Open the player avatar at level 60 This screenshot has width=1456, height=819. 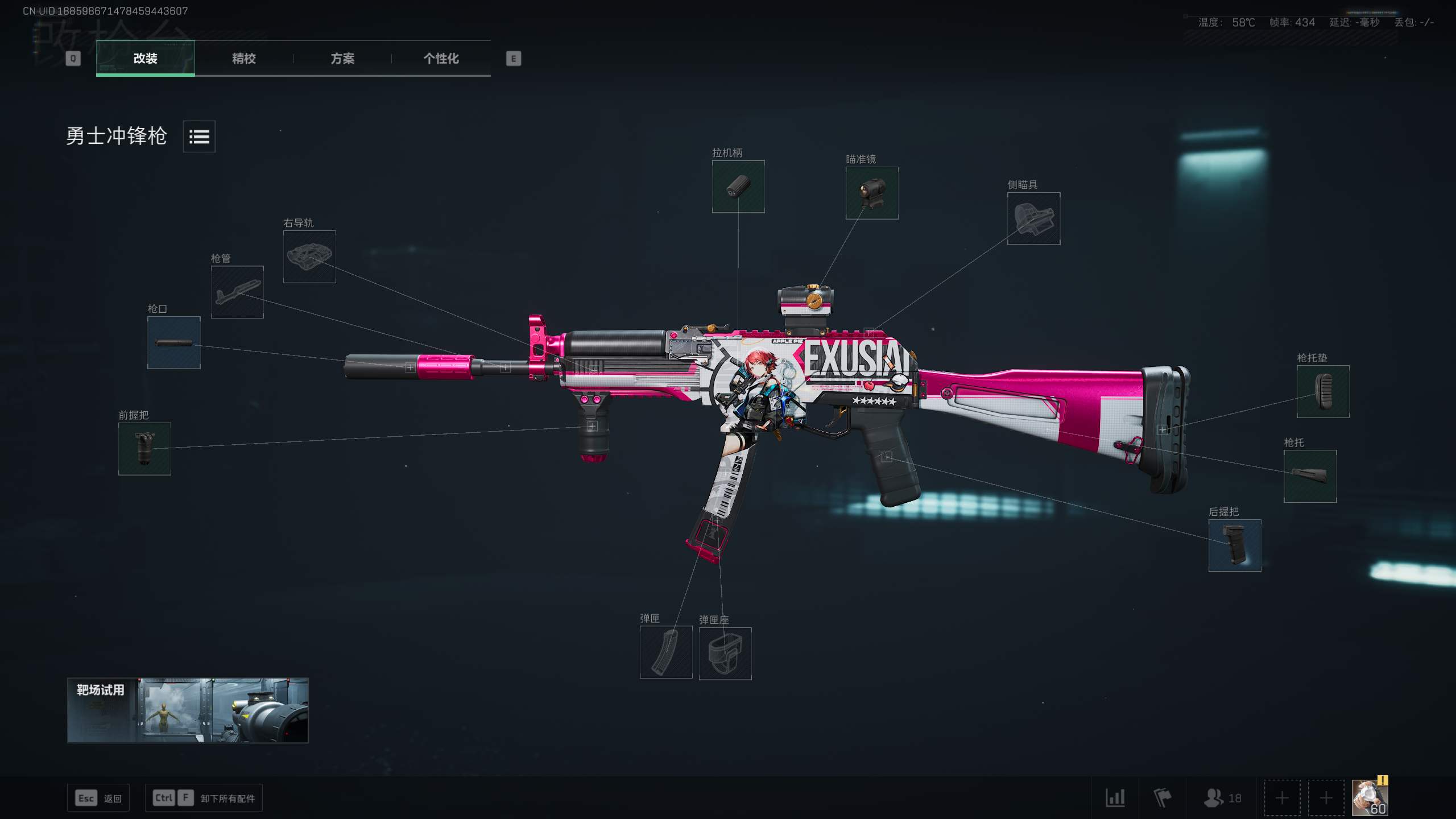click(1370, 797)
